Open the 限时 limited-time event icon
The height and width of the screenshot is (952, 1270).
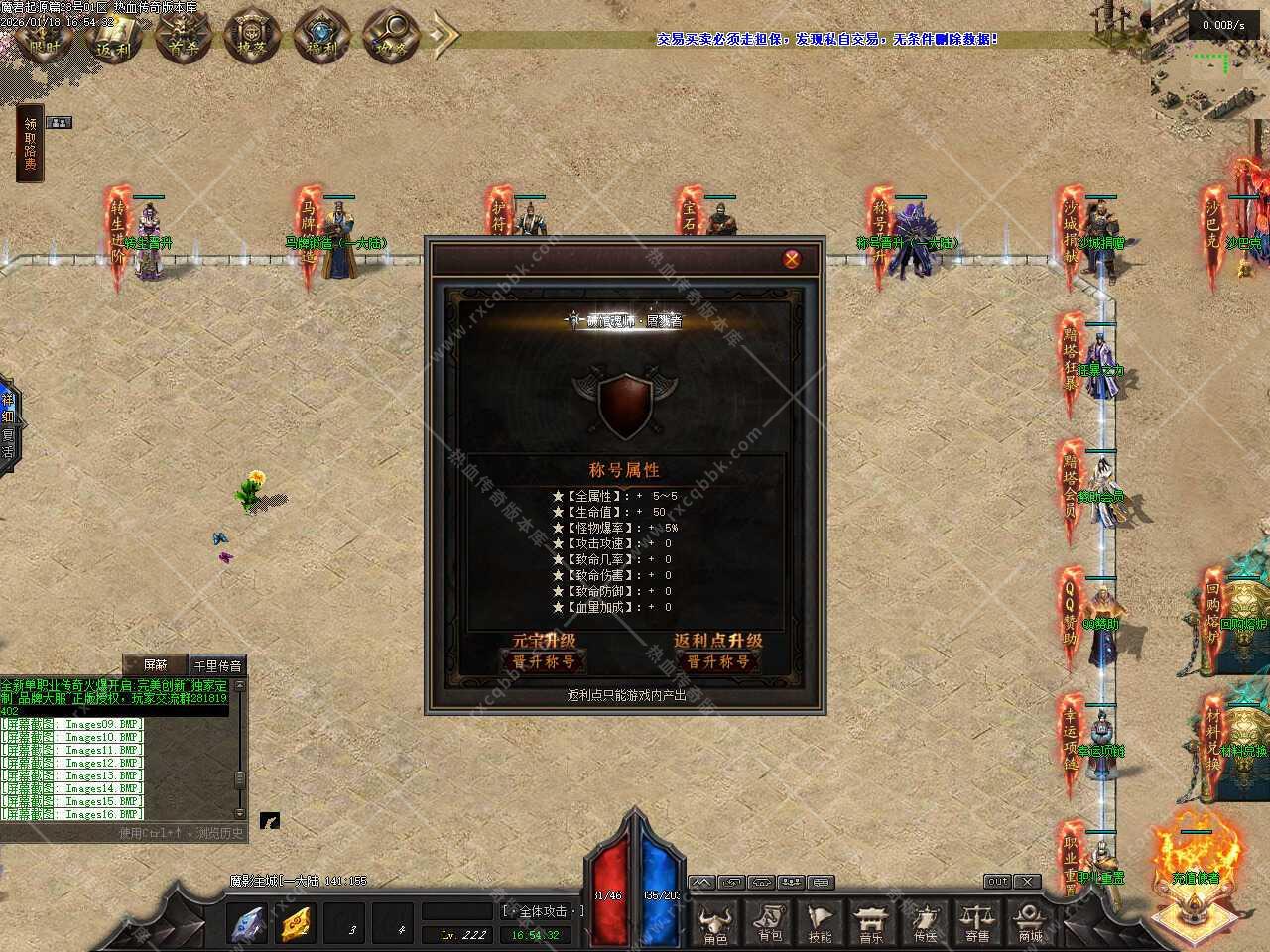point(45,36)
